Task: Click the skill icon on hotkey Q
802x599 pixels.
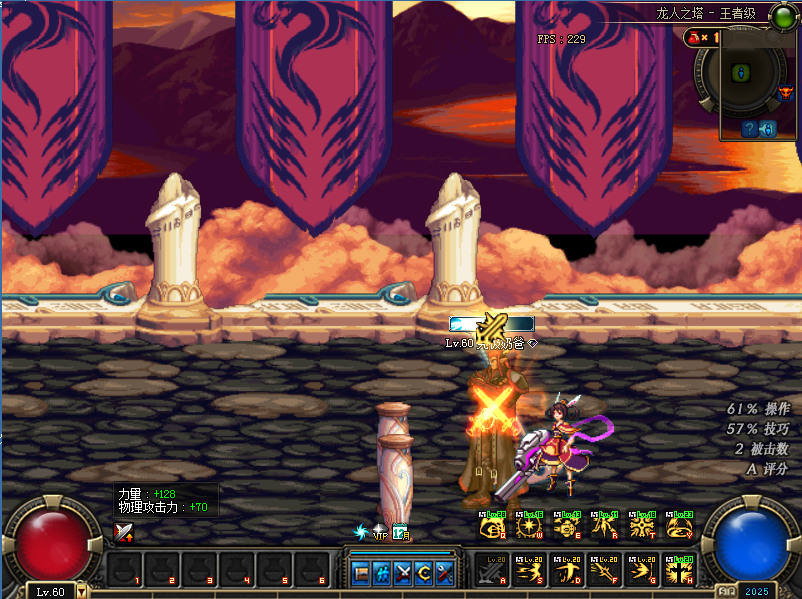Action: (492, 525)
